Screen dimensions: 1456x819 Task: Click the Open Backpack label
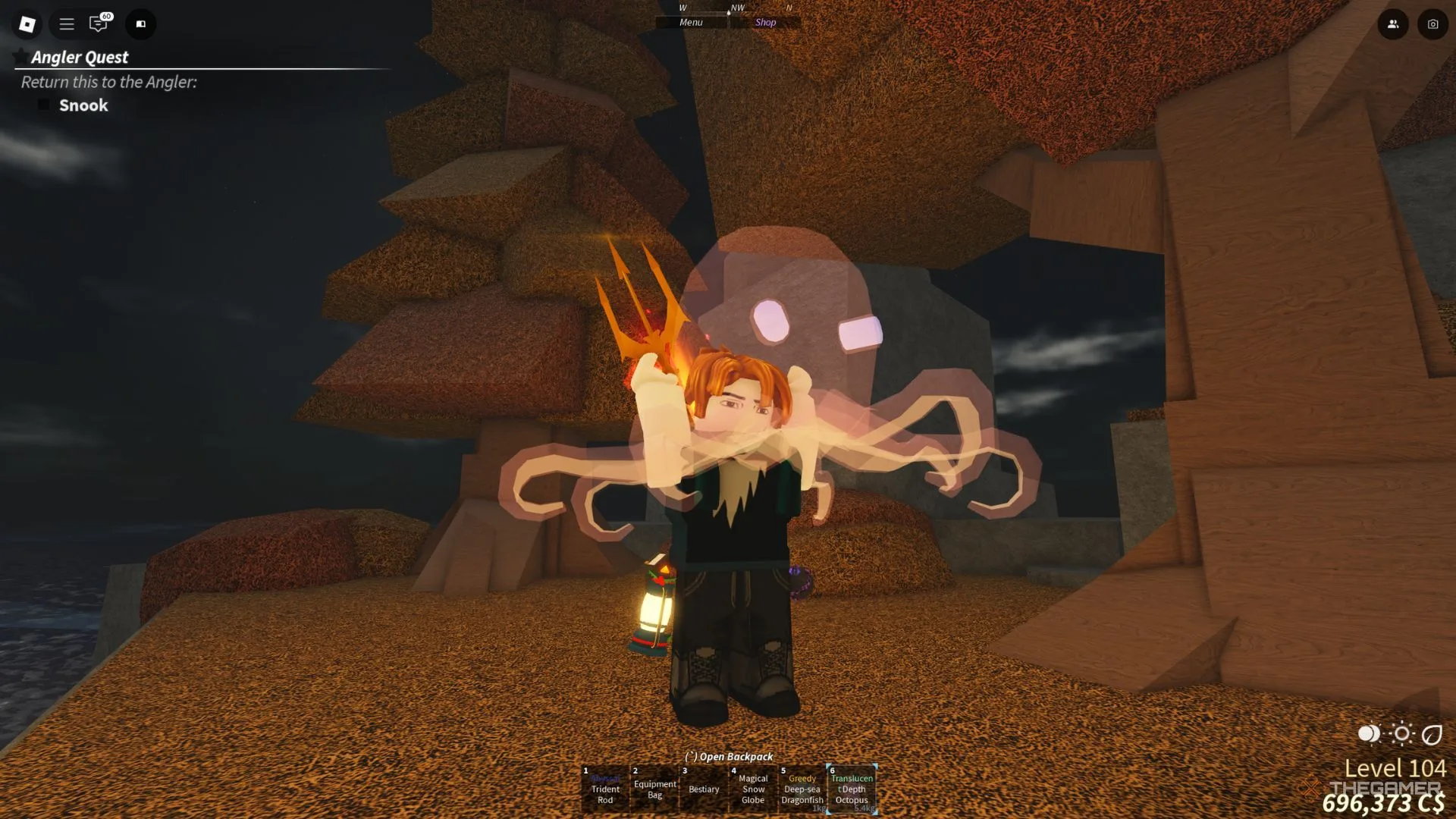tap(729, 757)
